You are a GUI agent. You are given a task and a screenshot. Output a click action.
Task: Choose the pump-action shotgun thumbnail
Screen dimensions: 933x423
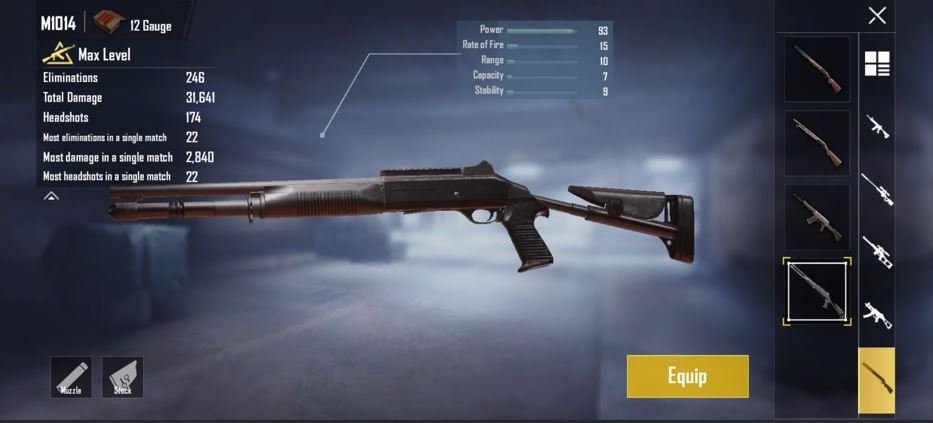click(x=817, y=142)
